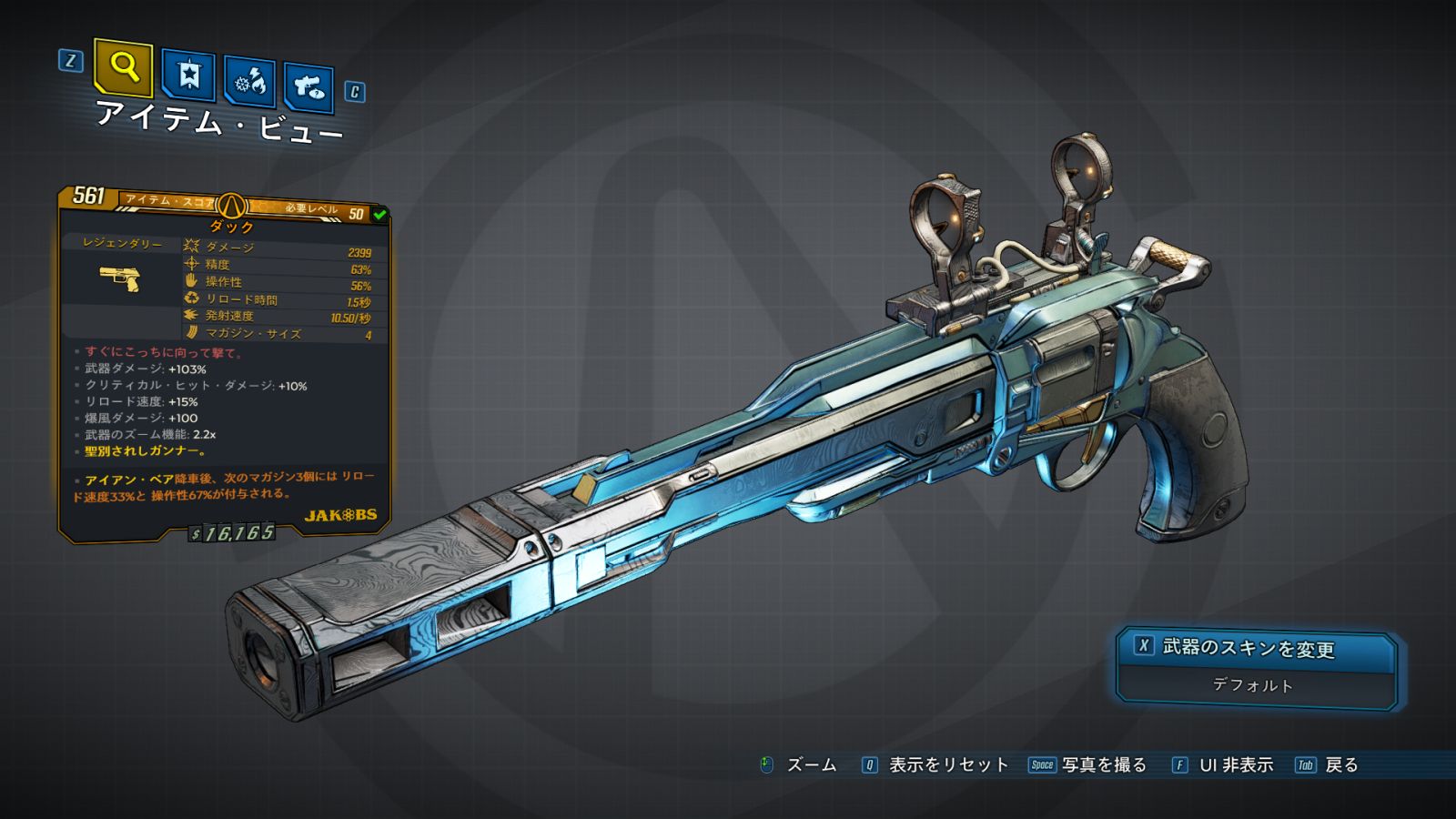The height and width of the screenshot is (819, 1456).
Task: Choose the デフォルト skin option
Action: [x=1253, y=685]
